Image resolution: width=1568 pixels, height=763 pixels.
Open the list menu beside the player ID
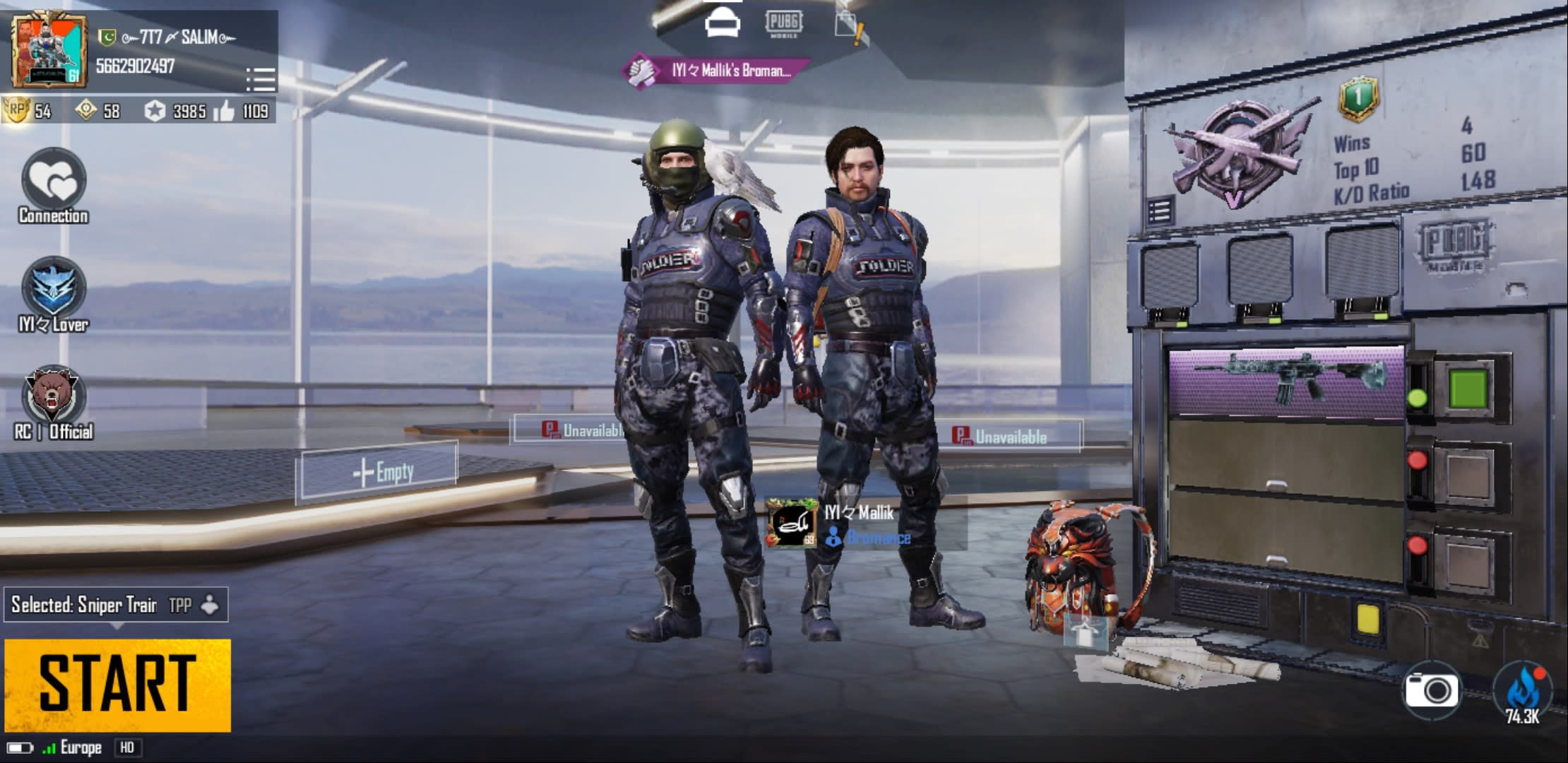tap(260, 78)
